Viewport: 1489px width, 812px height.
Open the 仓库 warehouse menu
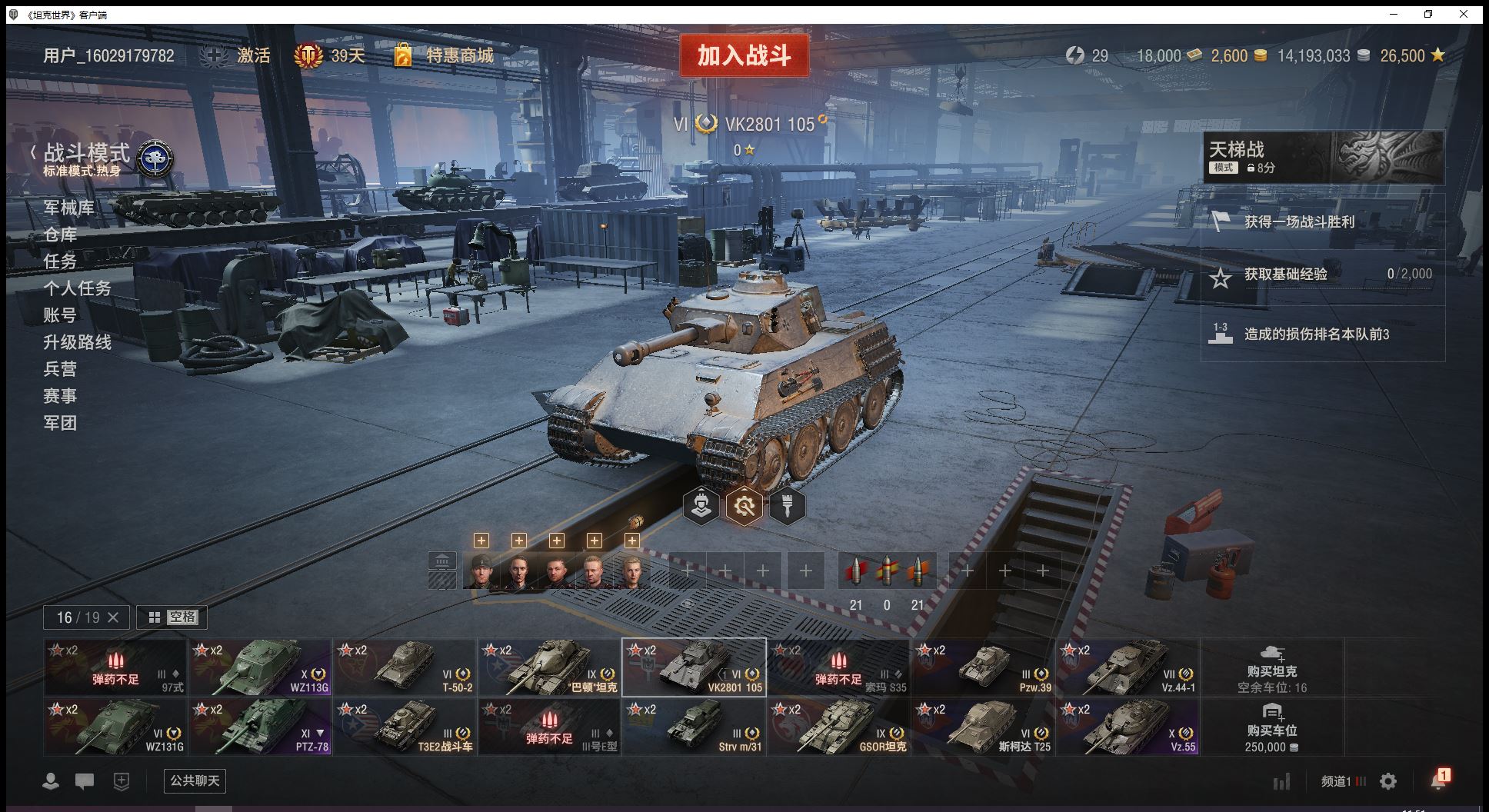coord(60,235)
